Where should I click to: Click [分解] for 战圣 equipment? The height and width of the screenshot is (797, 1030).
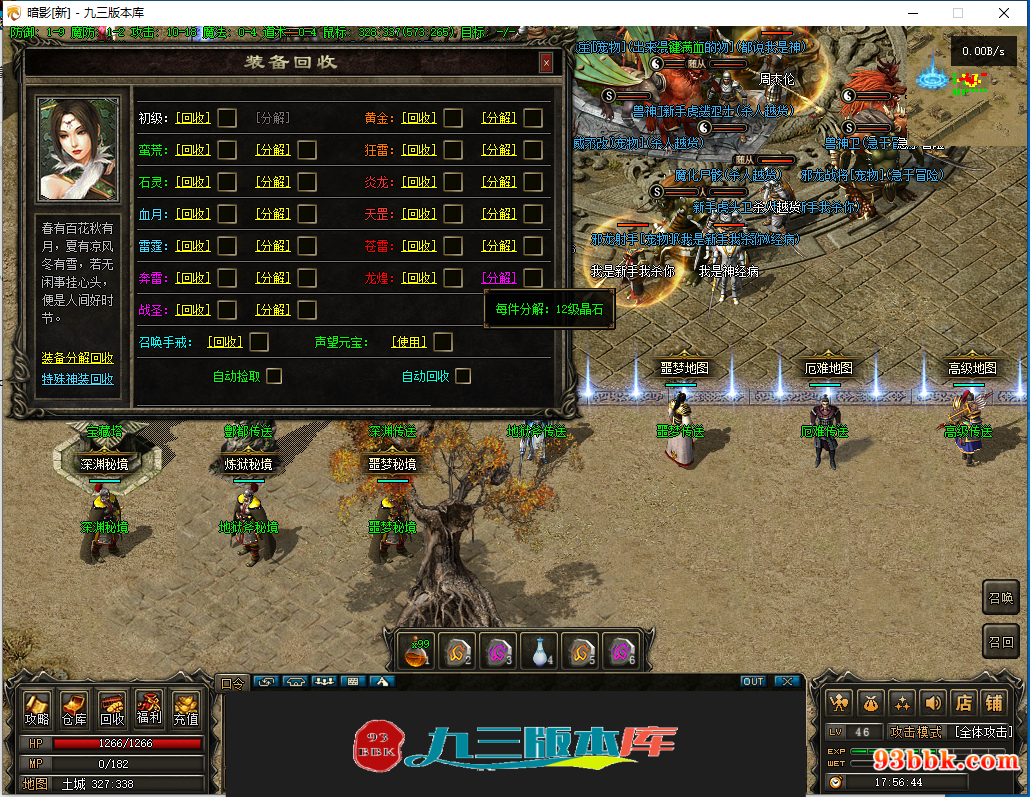point(273,310)
